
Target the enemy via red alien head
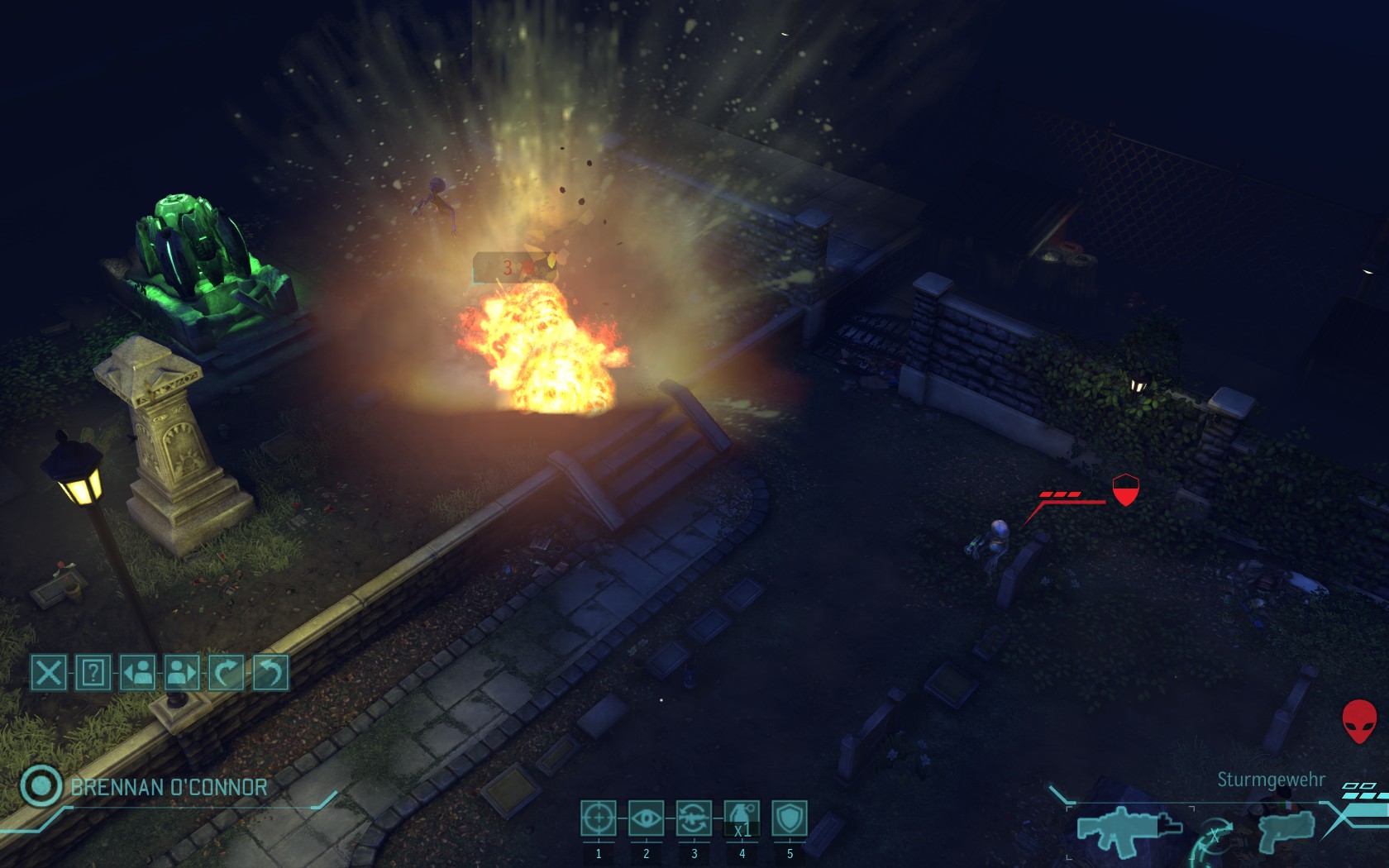pyautogui.click(x=1358, y=721)
